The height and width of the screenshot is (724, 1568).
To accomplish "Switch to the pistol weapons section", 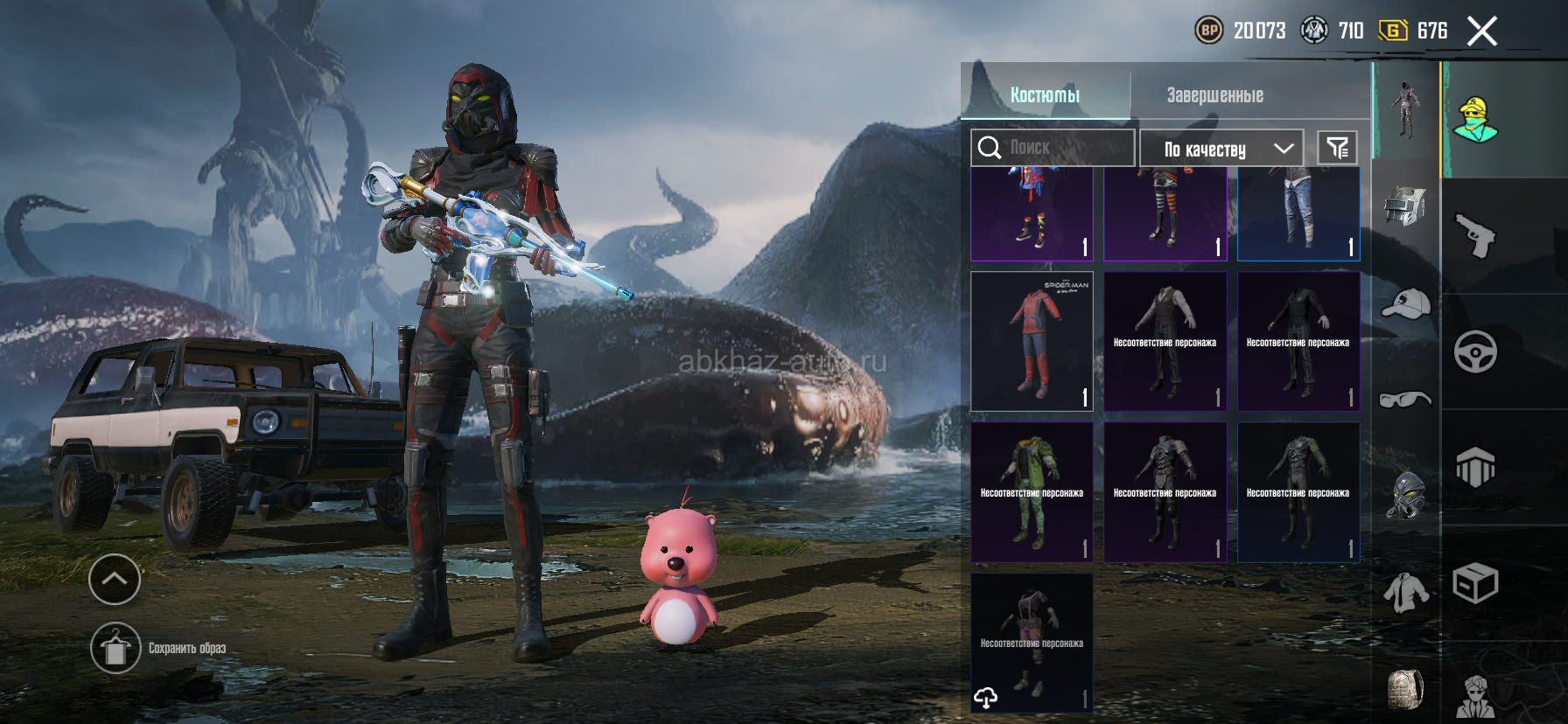I will 1475,236.
